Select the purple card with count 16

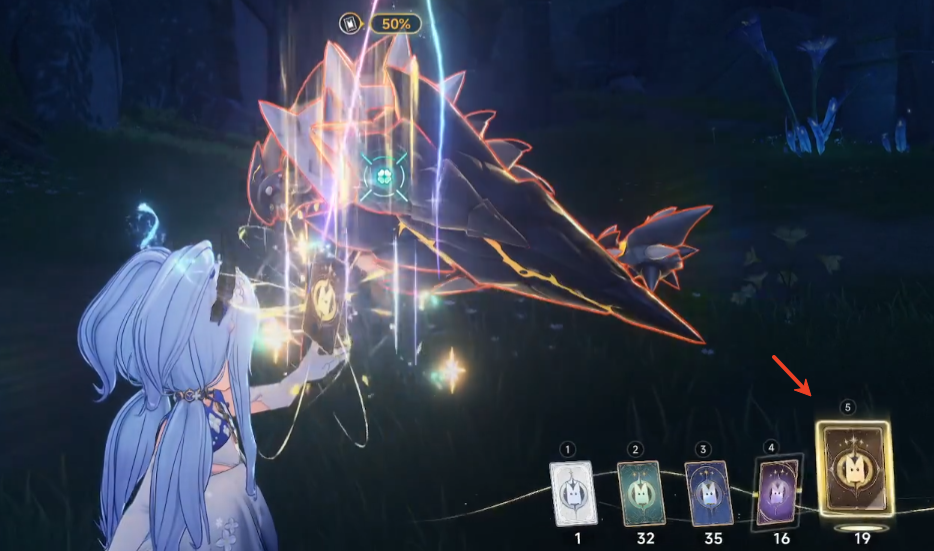pos(776,491)
